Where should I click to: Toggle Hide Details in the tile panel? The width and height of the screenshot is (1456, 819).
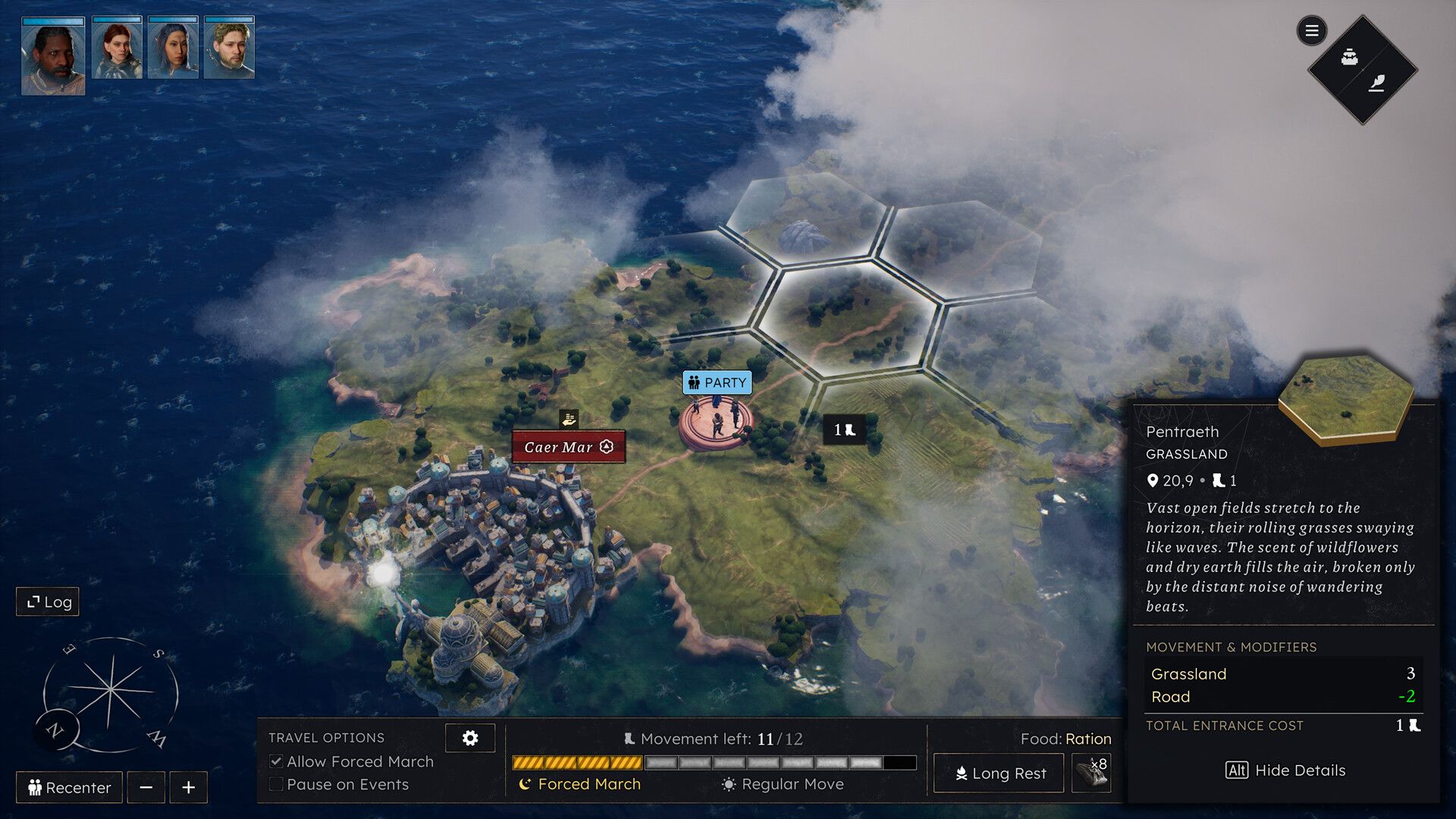1287,770
